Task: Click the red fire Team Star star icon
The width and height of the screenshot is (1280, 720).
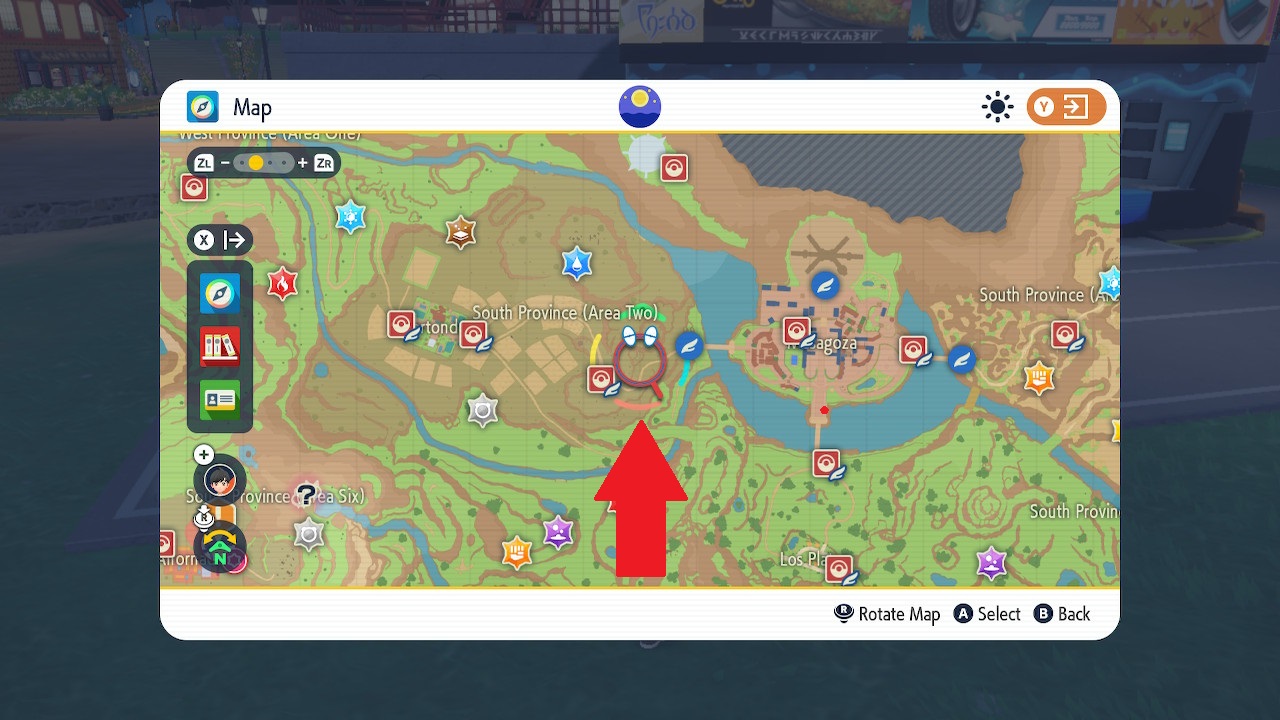Action: [283, 285]
